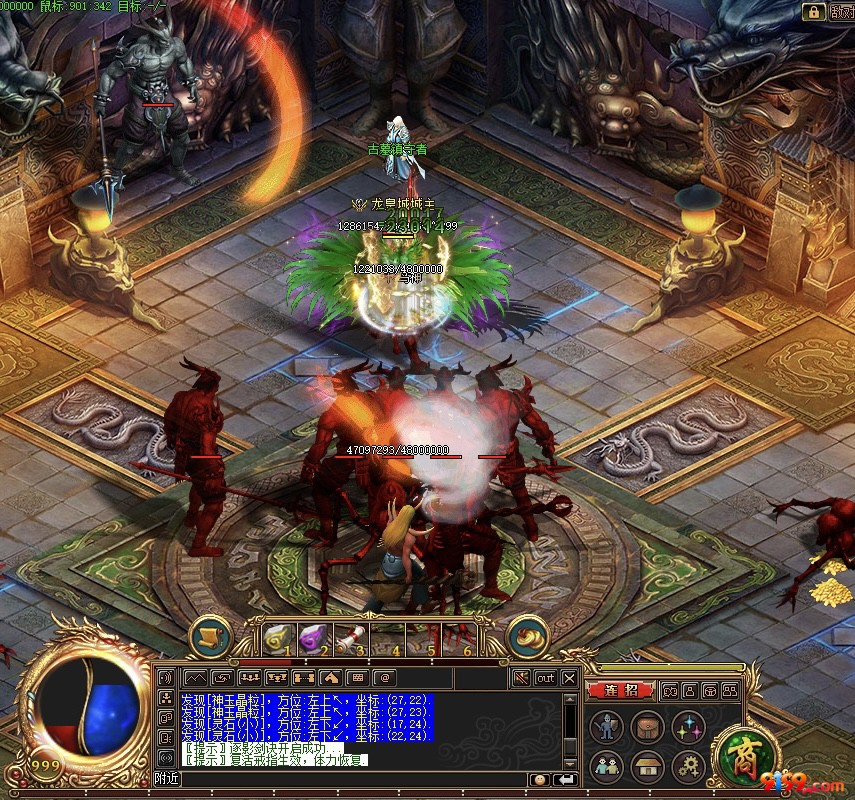
Task: Use the scroll item in slot 3
Action: (346, 637)
